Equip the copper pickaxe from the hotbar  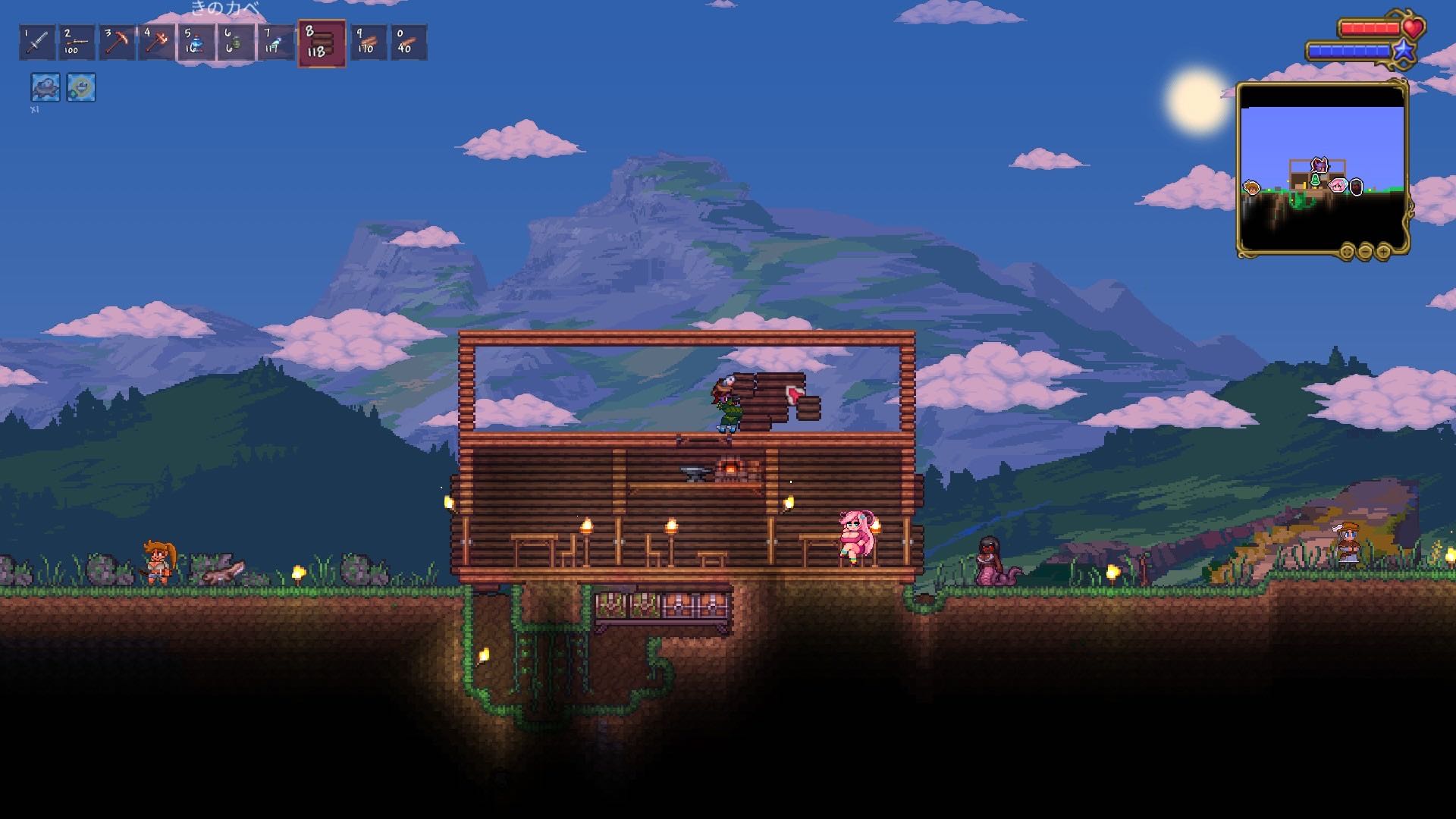pos(116,42)
